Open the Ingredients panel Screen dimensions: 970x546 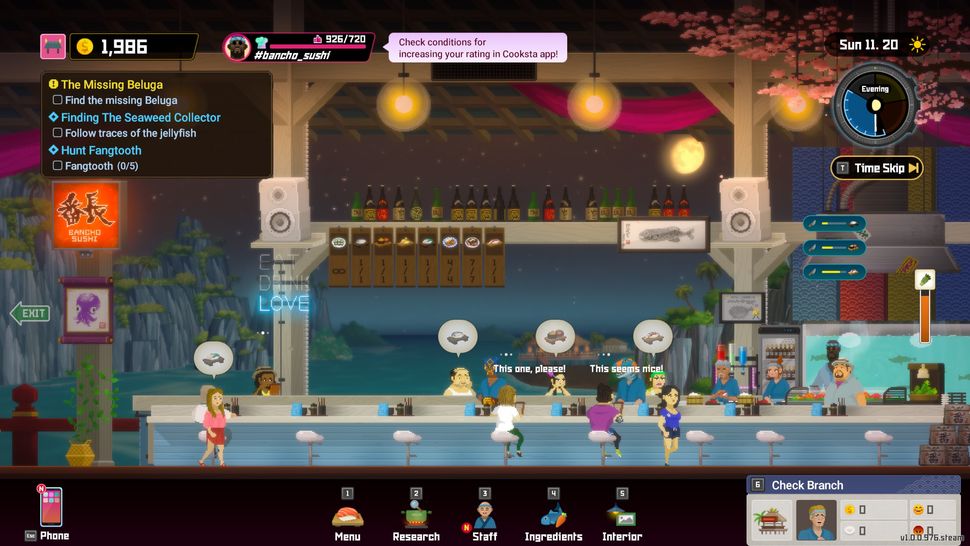click(x=553, y=516)
